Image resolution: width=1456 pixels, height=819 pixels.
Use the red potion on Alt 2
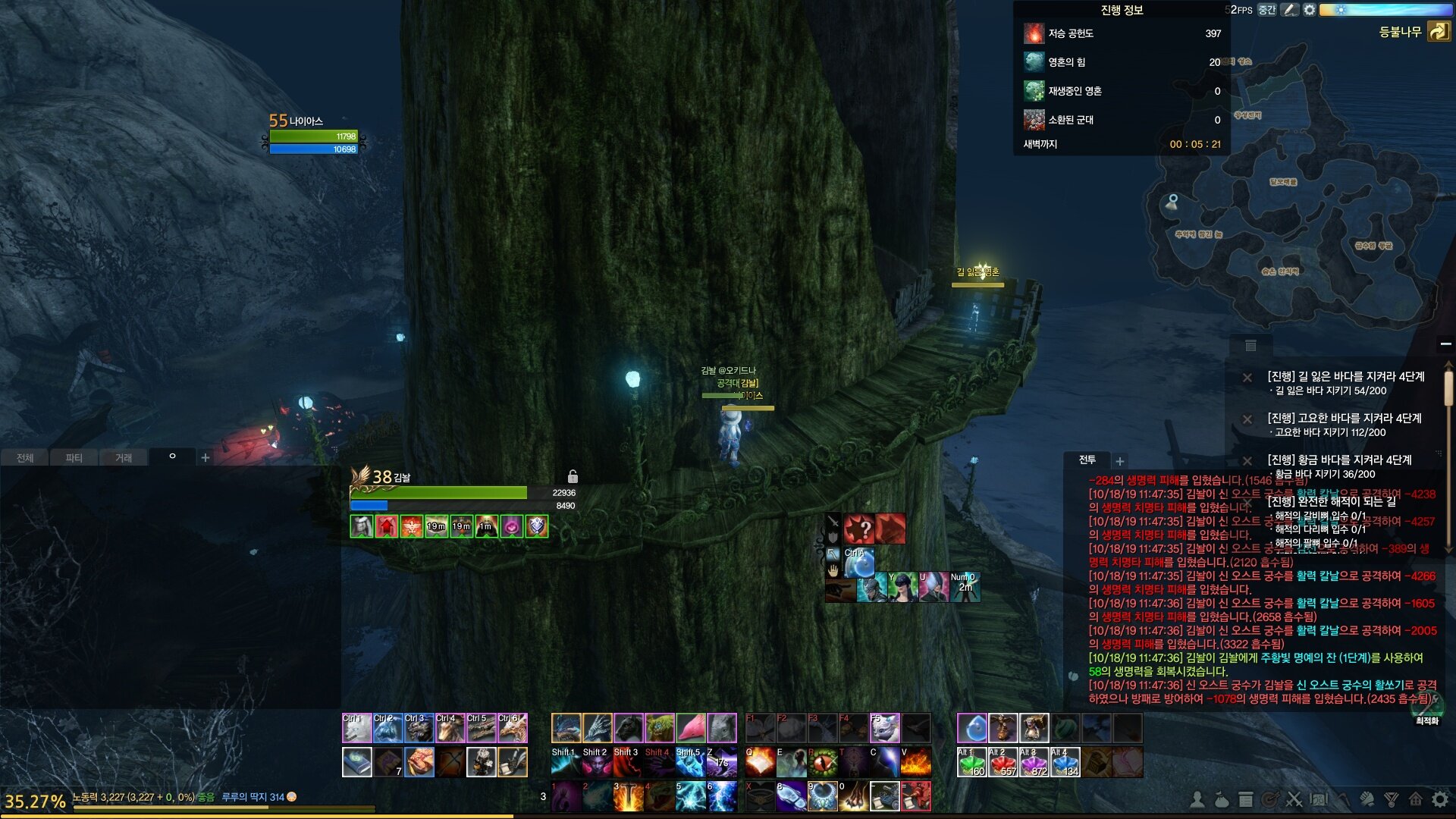coord(1003,763)
